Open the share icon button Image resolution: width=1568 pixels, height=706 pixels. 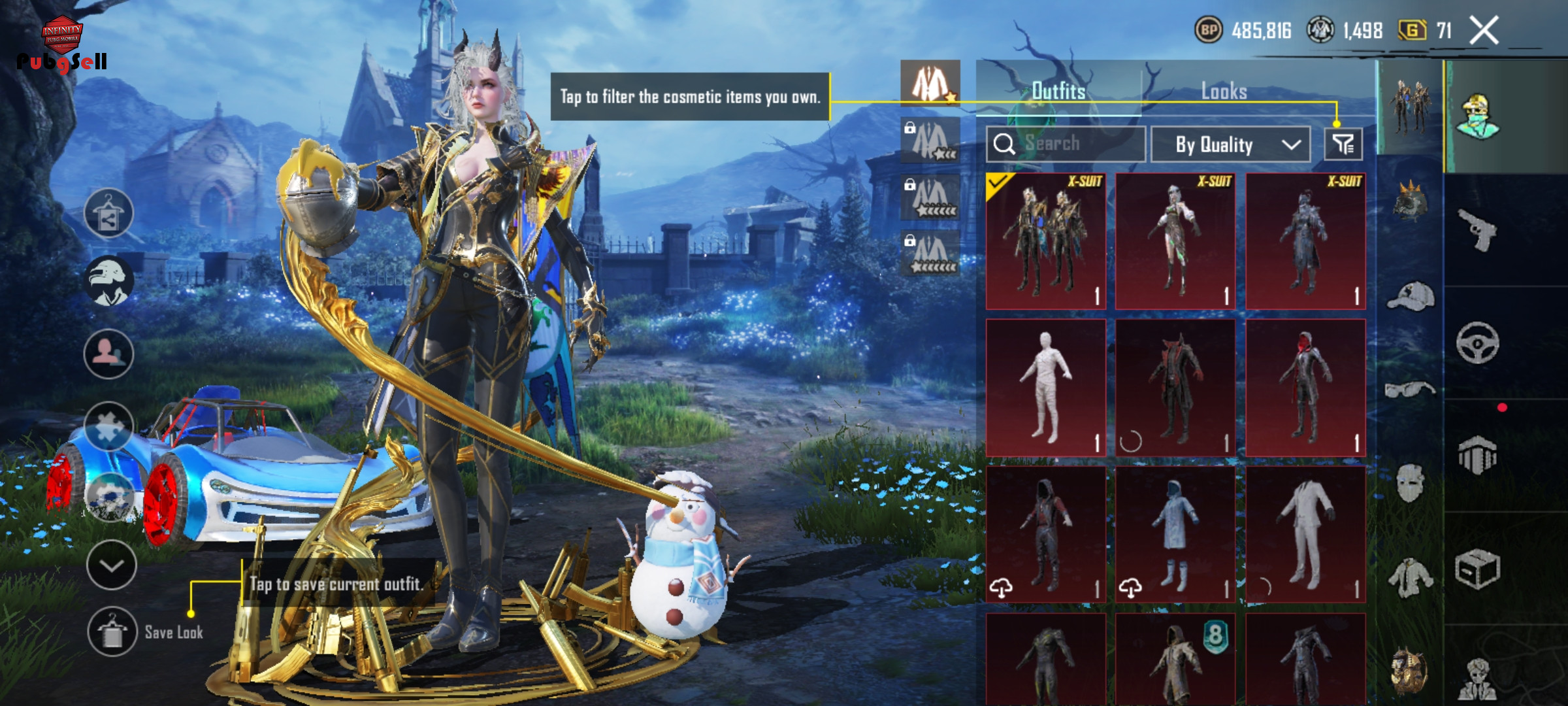[108, 214]
